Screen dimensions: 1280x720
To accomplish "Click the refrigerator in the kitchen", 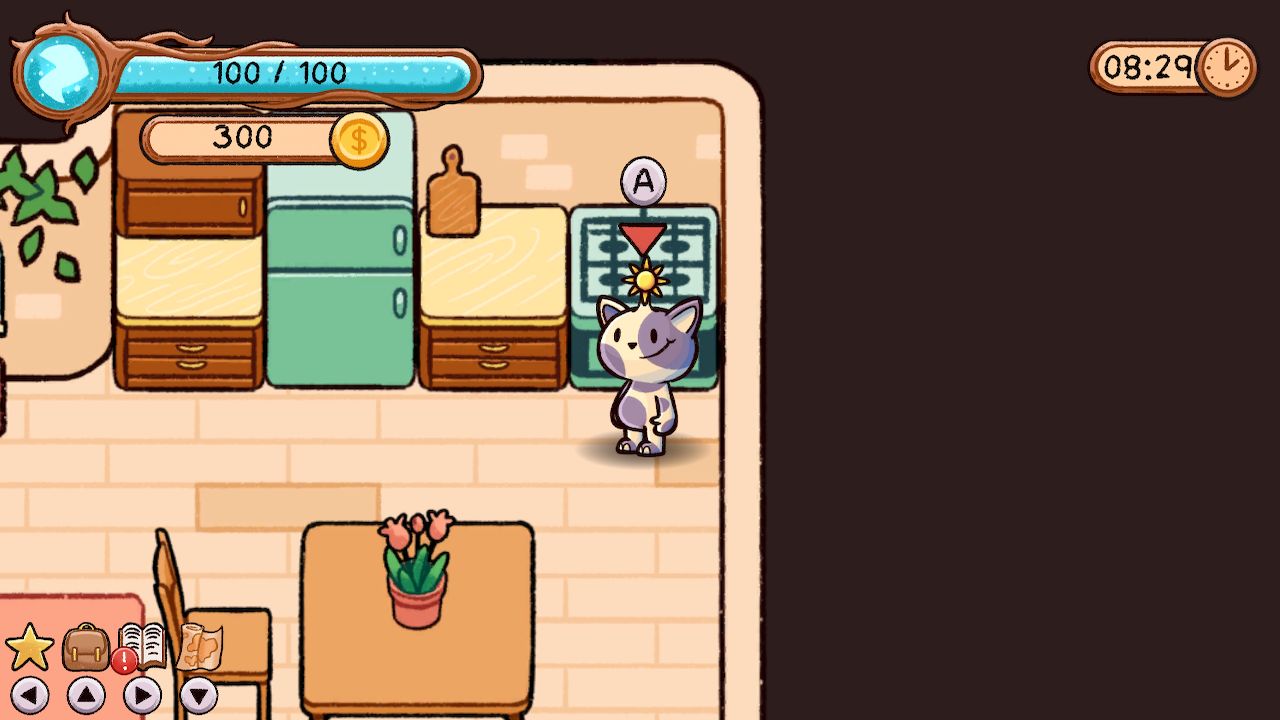I will [x=340, y=290].
